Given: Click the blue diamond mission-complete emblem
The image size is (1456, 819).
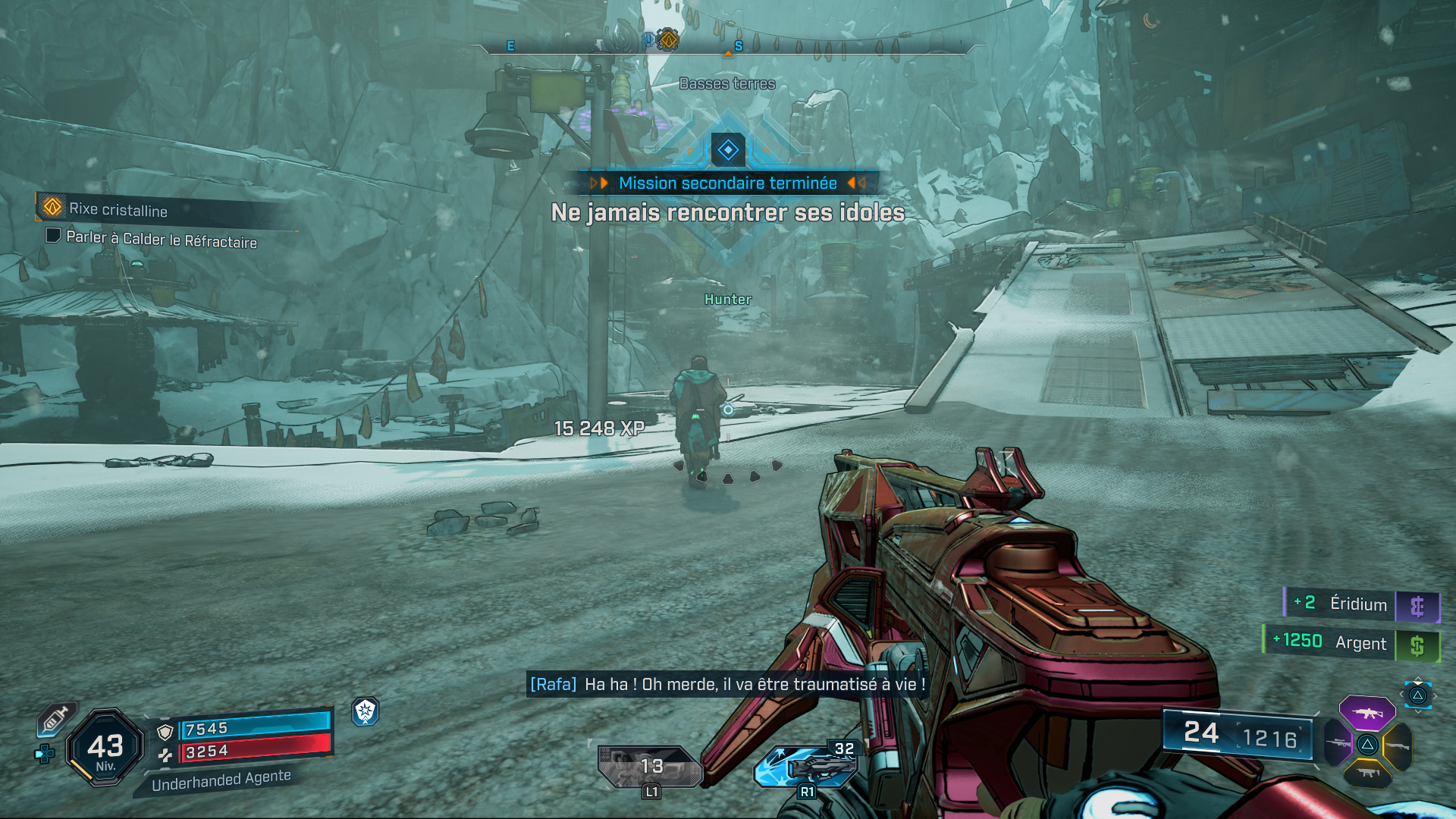Looking at the screenshot, I should pyautogui.click(x=728, y=149).
